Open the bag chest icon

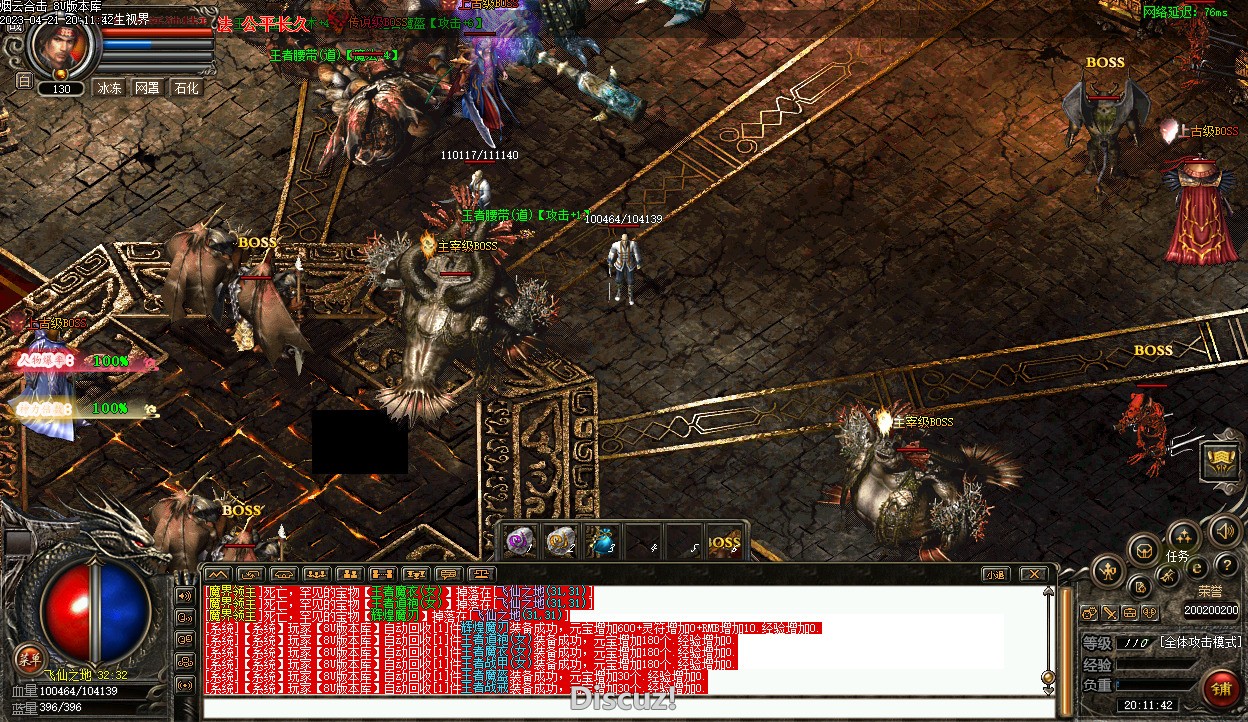point(1144,549)
